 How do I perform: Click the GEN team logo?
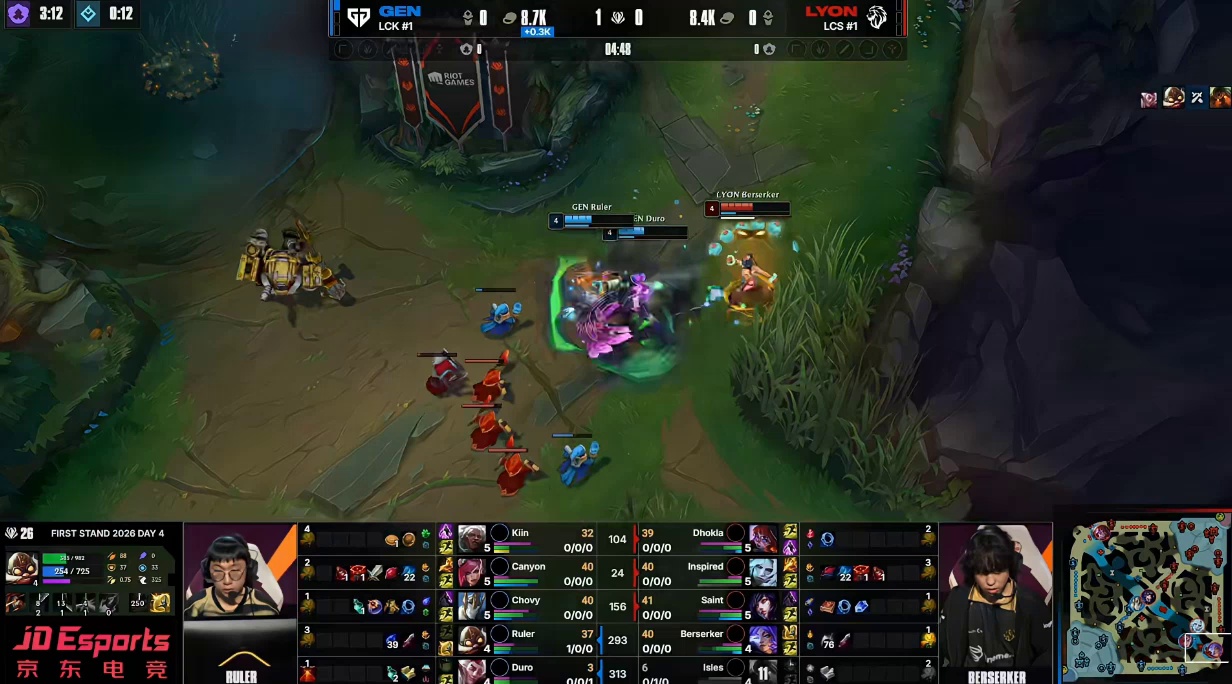(358, 17)
